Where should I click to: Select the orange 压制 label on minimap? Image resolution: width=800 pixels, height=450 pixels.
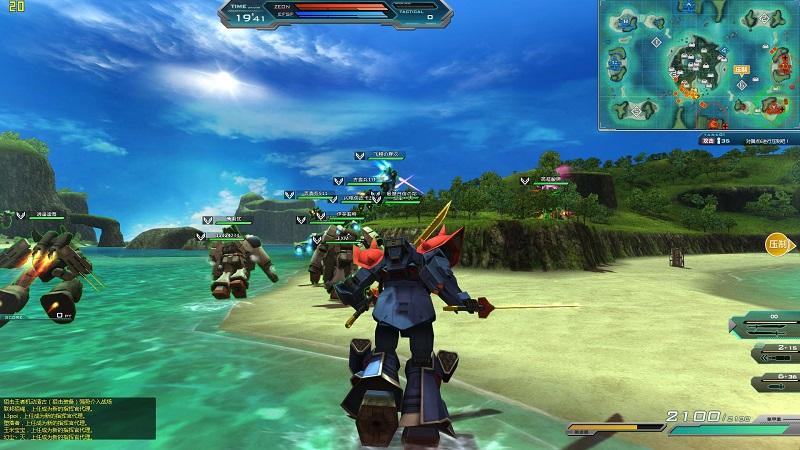[741, 70]
